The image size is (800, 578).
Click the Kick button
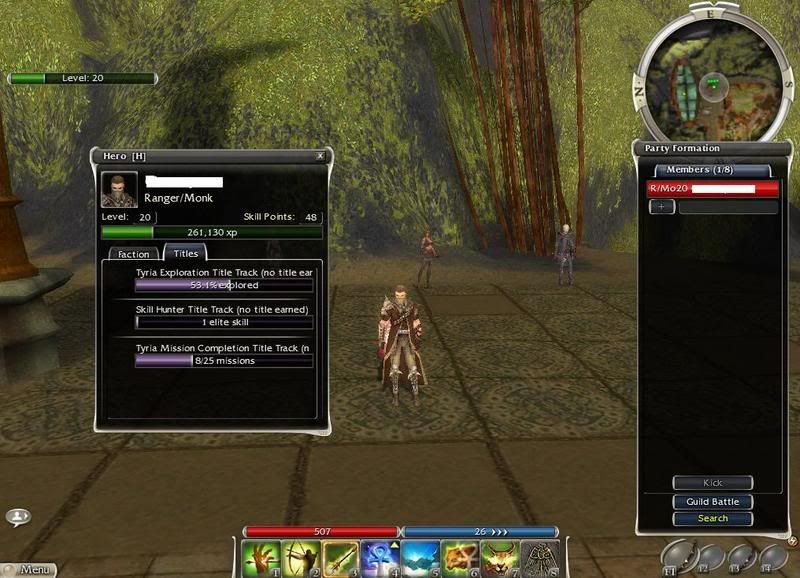coord(712,483)
